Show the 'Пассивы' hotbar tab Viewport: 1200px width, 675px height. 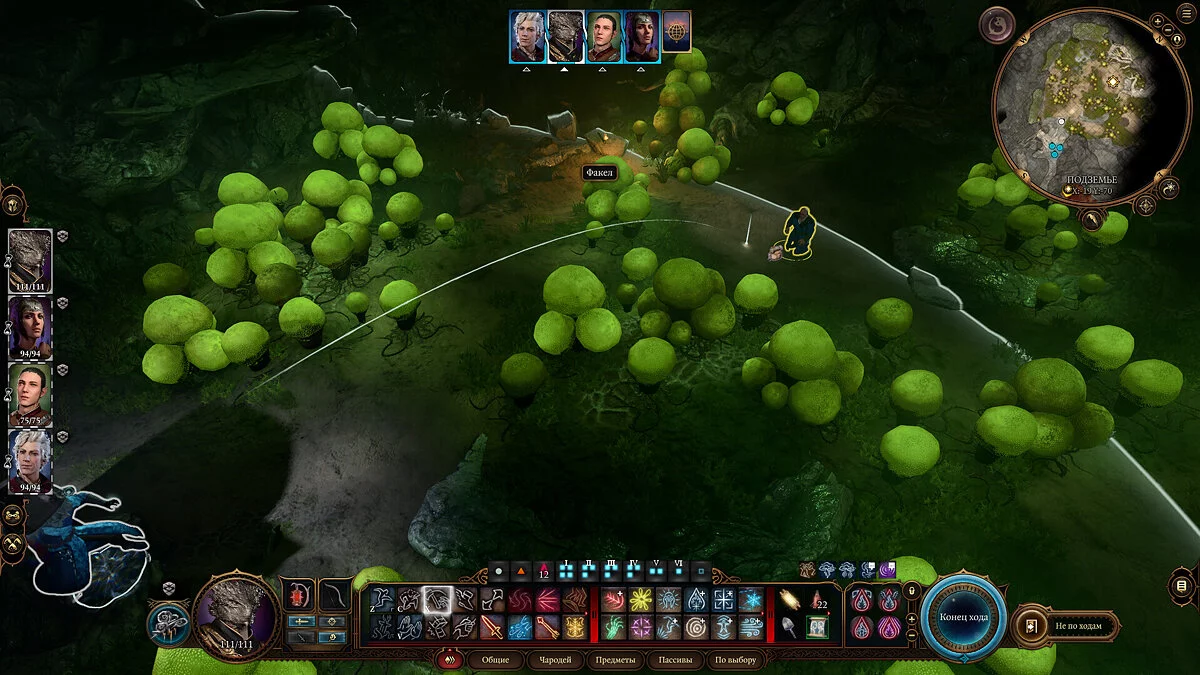click(x=673, y=660)
